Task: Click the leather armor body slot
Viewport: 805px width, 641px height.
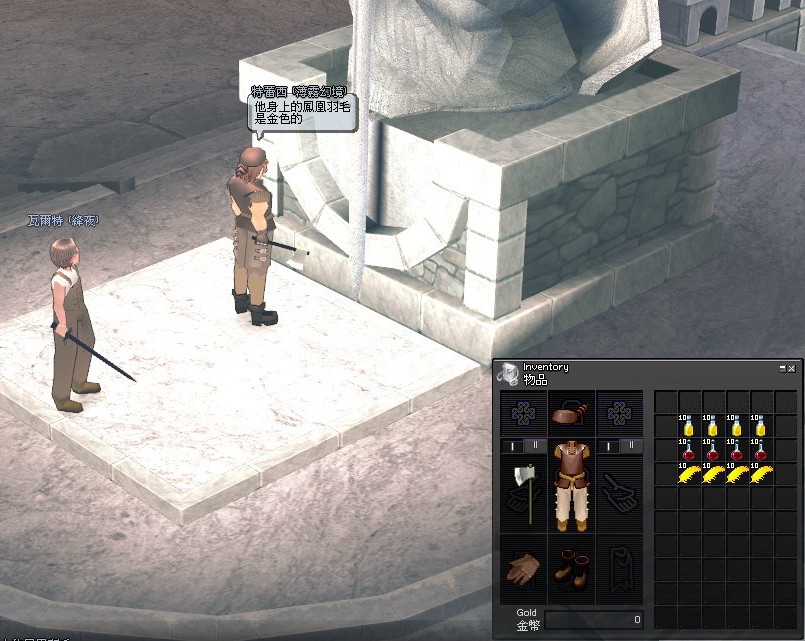Action: point(571,488)
